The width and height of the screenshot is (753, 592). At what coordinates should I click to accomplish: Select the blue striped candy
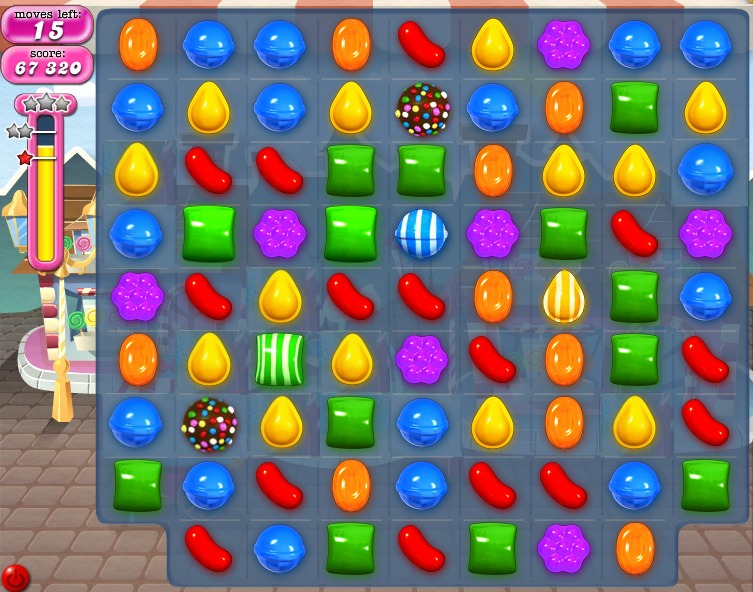click(421, 234)
